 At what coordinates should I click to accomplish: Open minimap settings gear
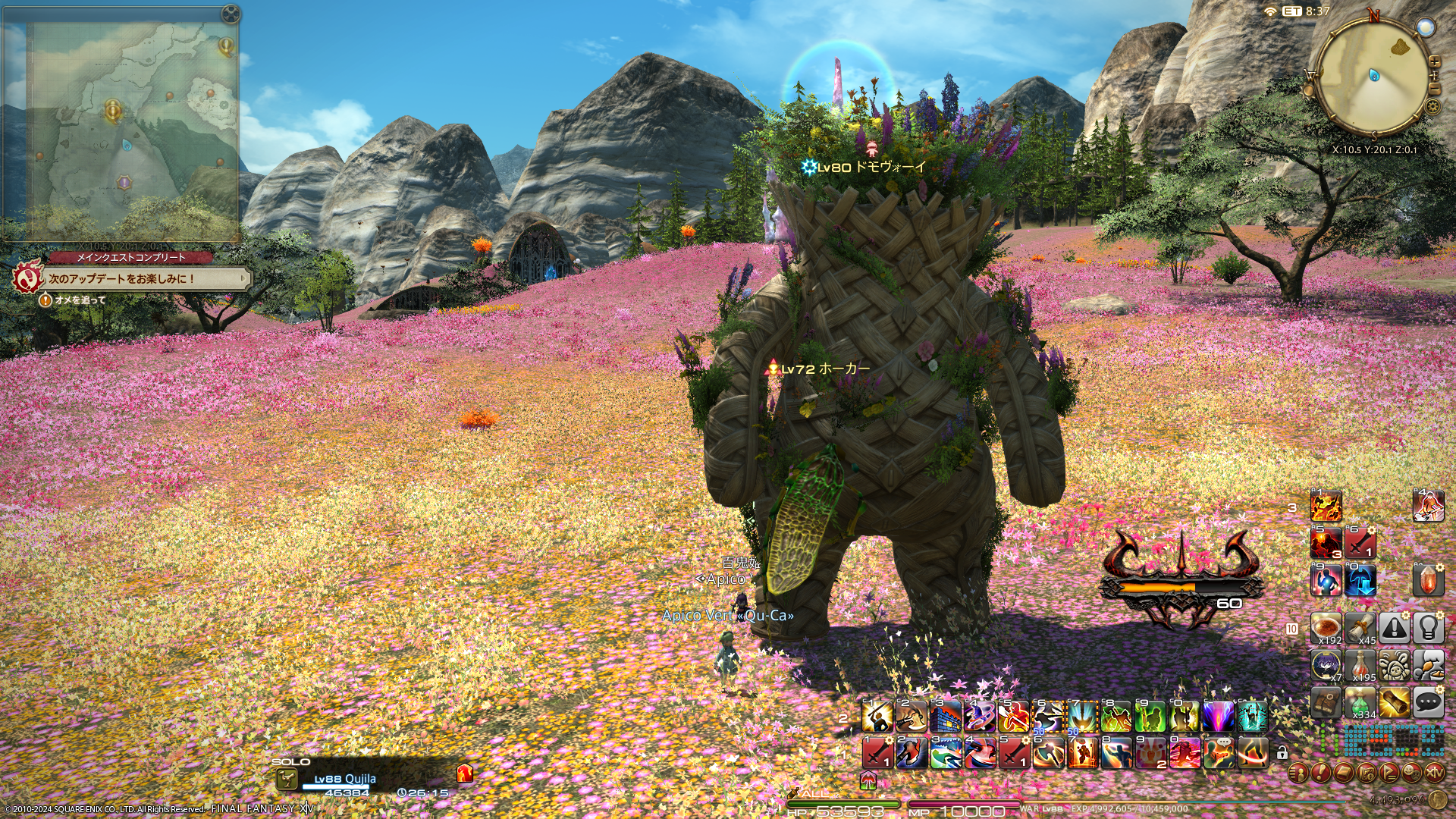click(1432, 105)
